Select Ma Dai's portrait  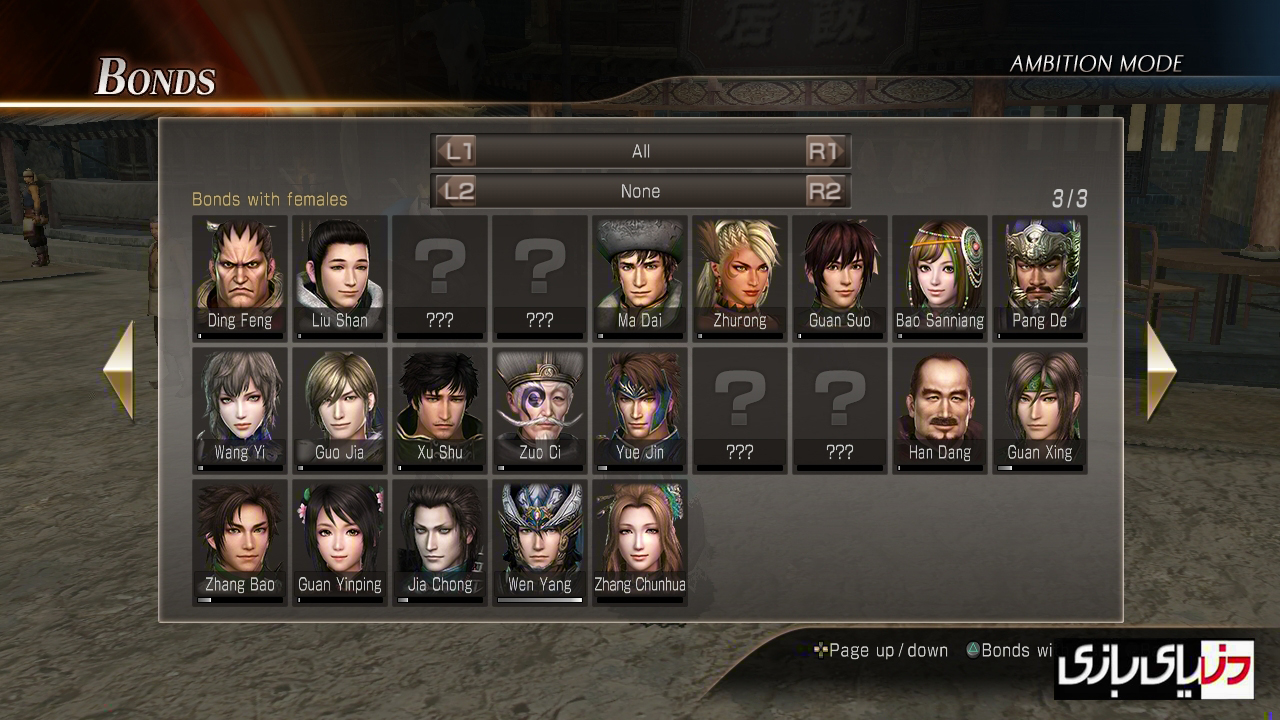(x=640, y=278)
